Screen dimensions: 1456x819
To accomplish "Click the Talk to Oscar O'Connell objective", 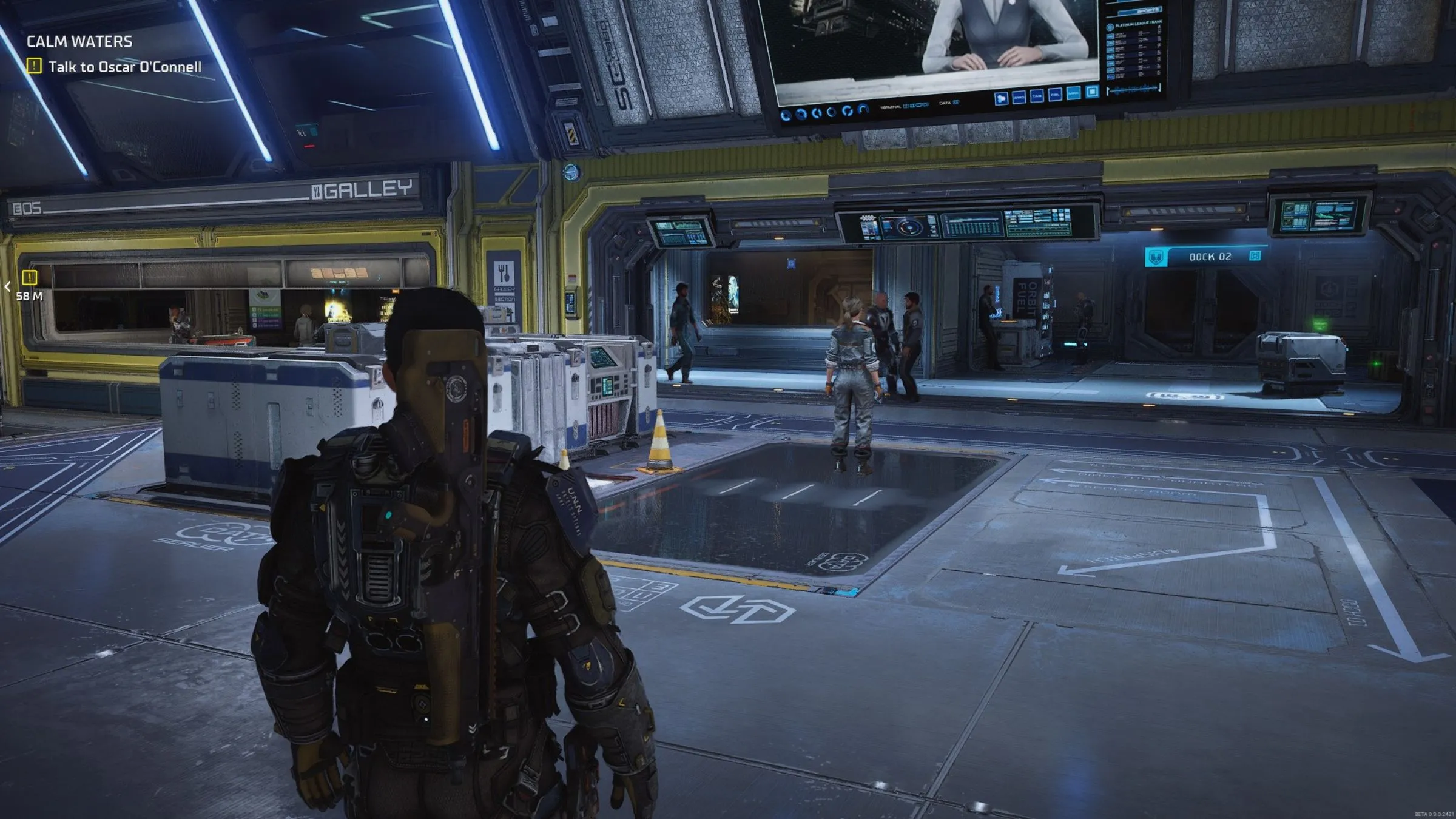I will [x=124, y=67].
